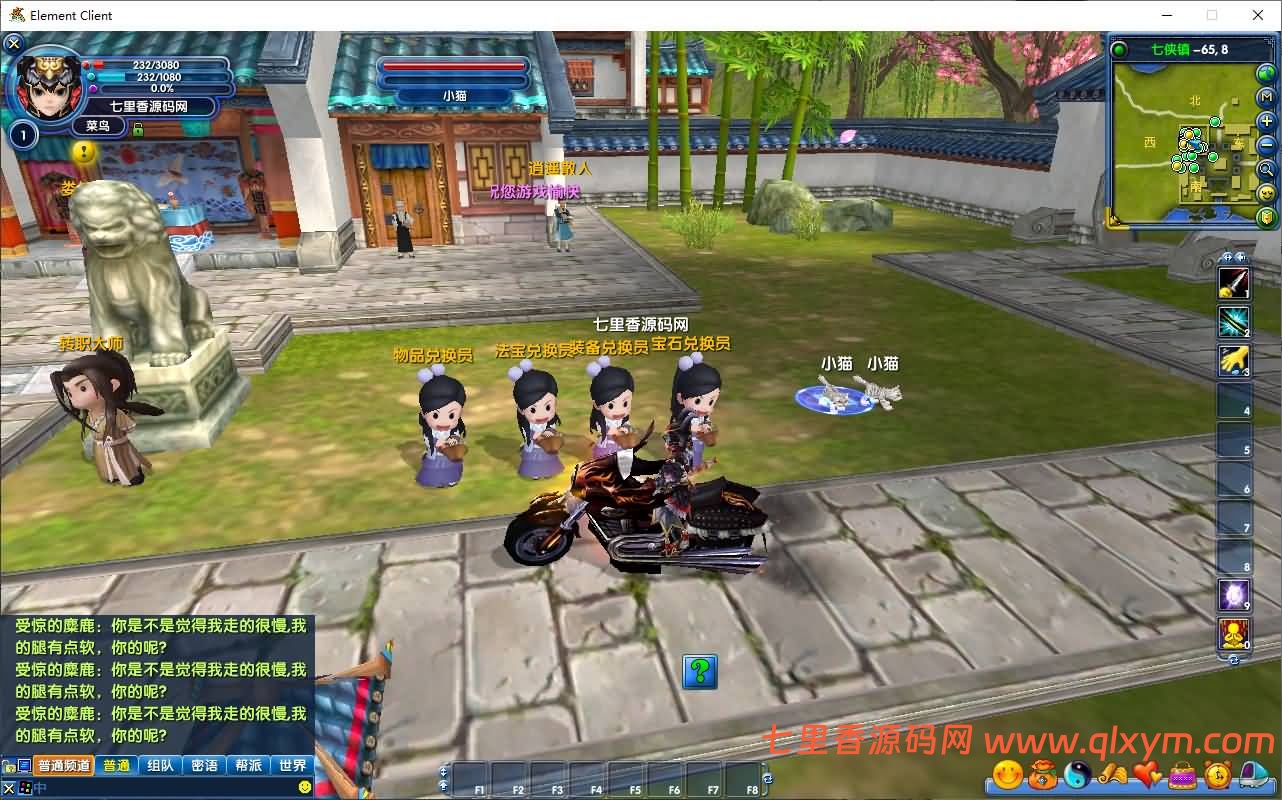Click the world map globe icon on minimap
This screenshot has height=800, width=1282.
coord(1264,73)
